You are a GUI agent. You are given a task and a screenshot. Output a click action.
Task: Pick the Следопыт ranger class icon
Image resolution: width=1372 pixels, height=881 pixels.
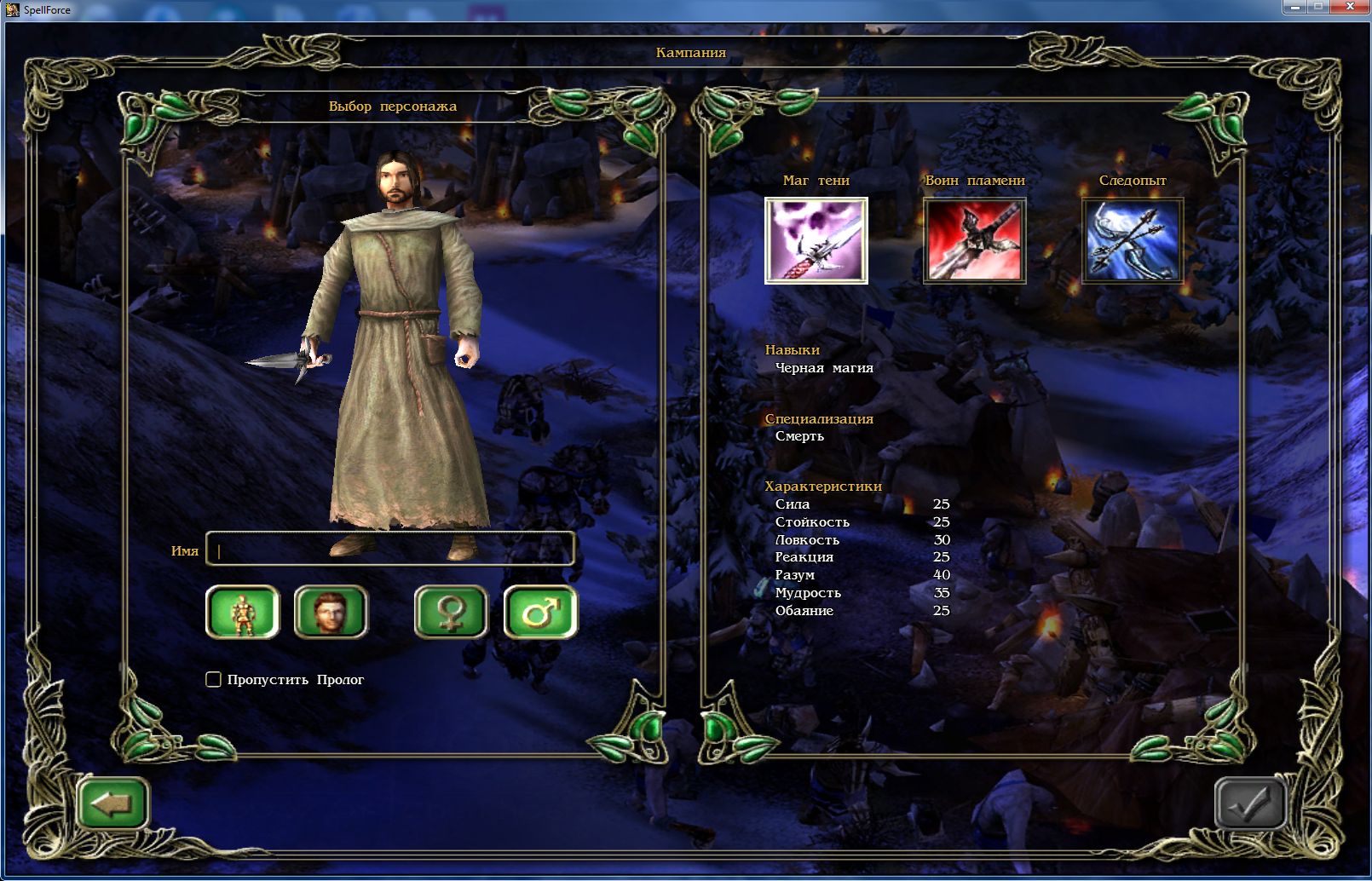point(1132,240)
